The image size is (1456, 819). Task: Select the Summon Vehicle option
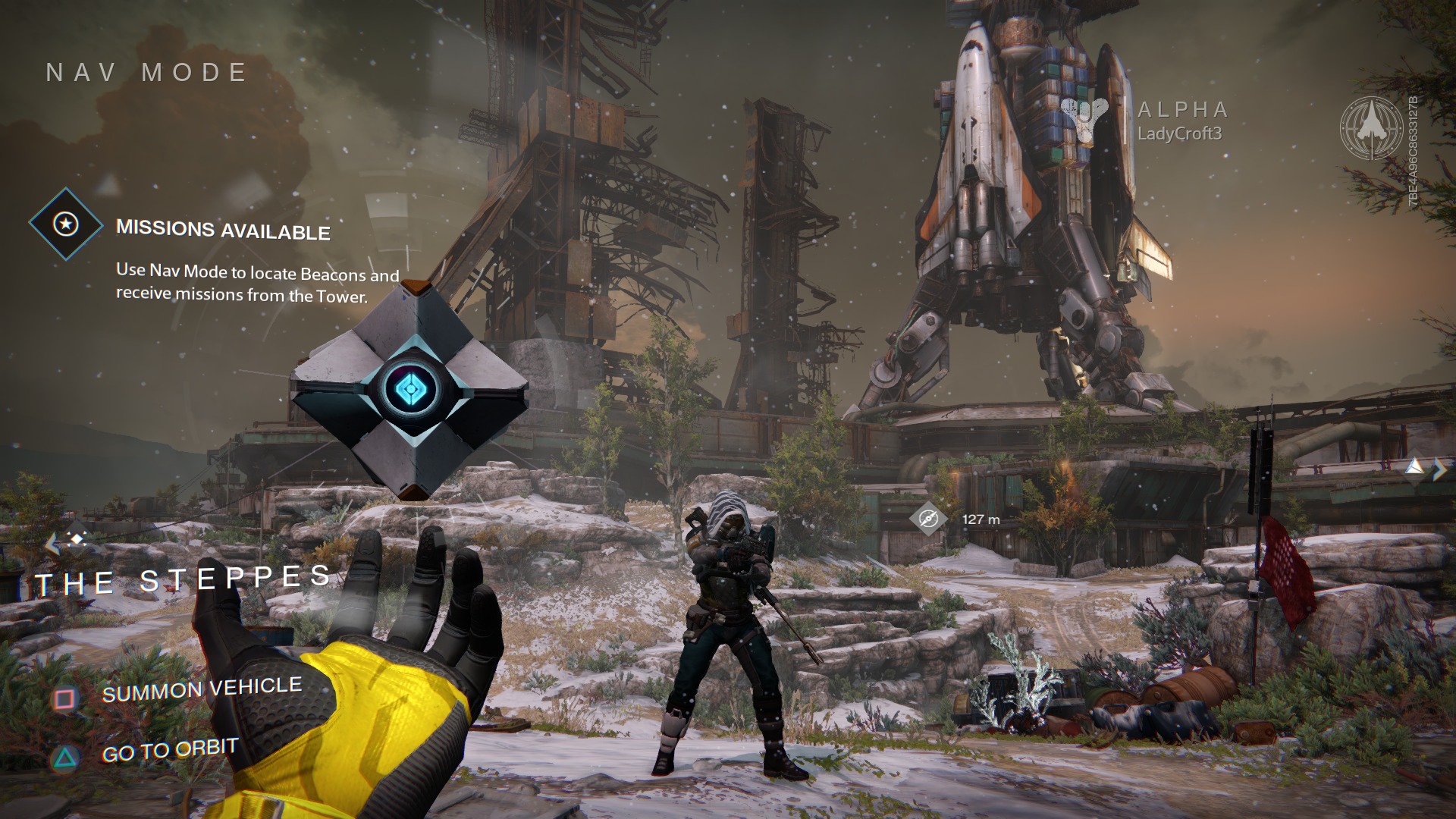(x=201, y=690)
